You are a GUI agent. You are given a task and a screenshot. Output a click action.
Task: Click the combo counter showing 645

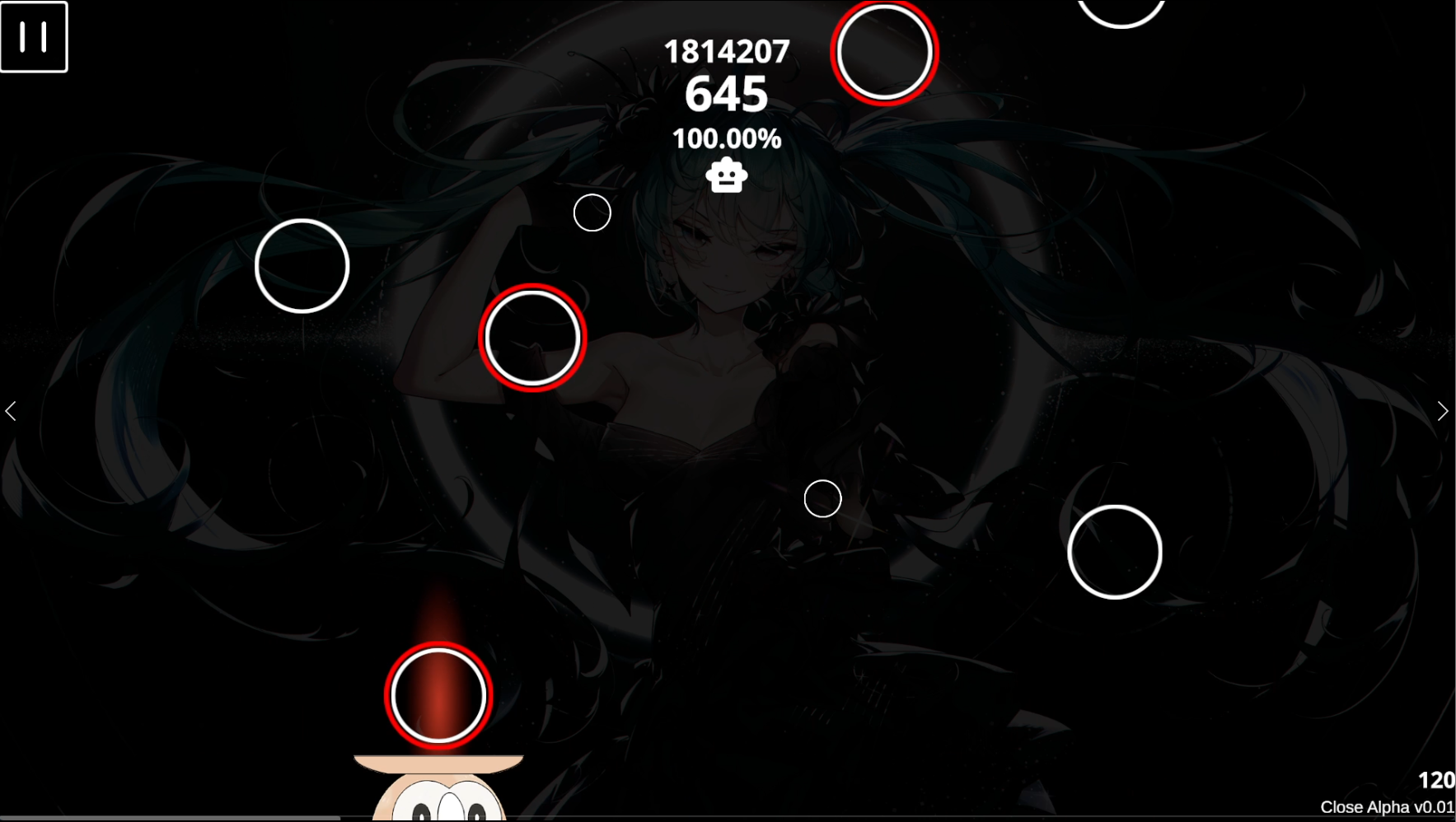click(726, 94)
